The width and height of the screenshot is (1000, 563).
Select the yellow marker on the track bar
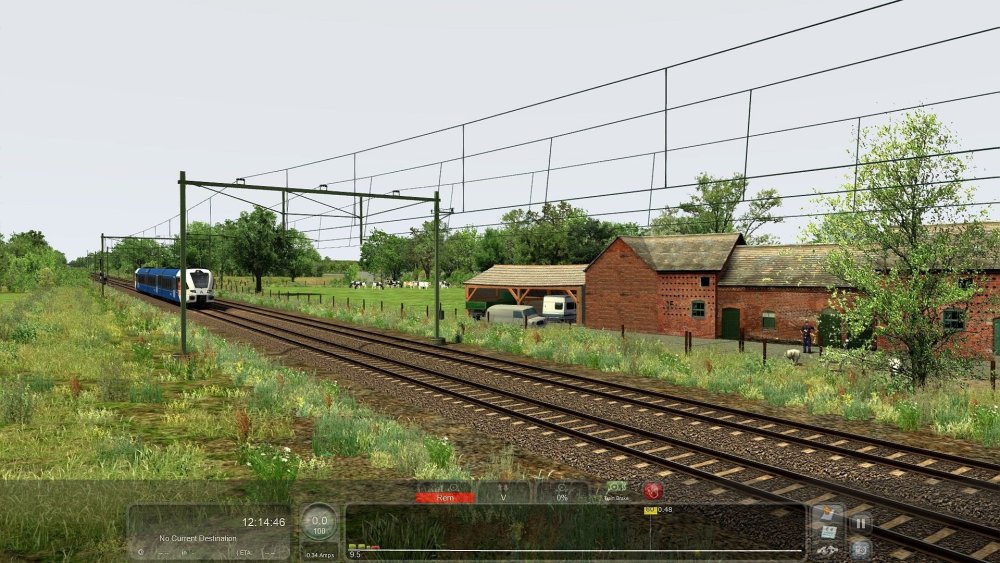650,511
